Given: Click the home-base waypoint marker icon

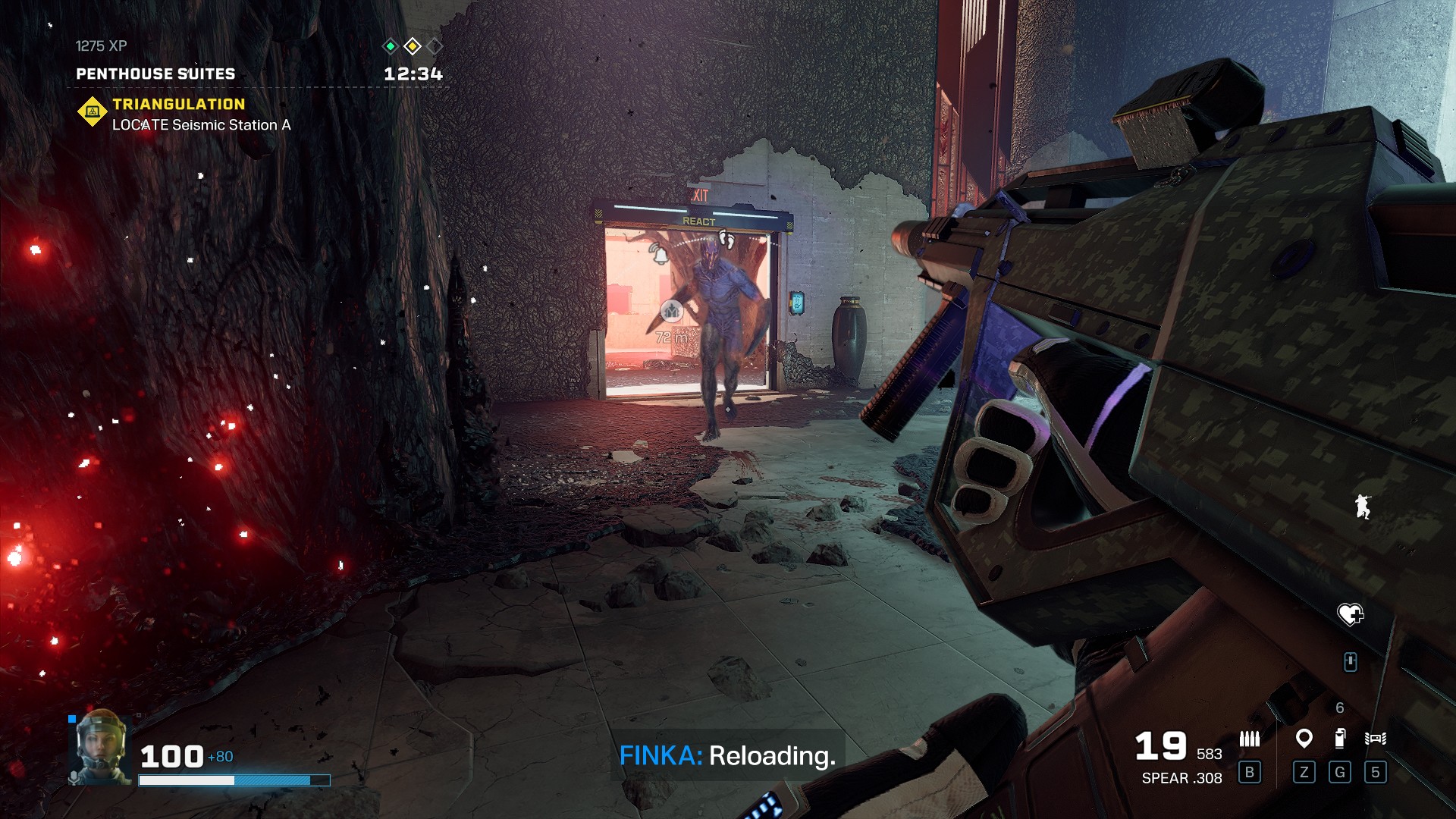Looking at the screenshot, I should [671, 311].
